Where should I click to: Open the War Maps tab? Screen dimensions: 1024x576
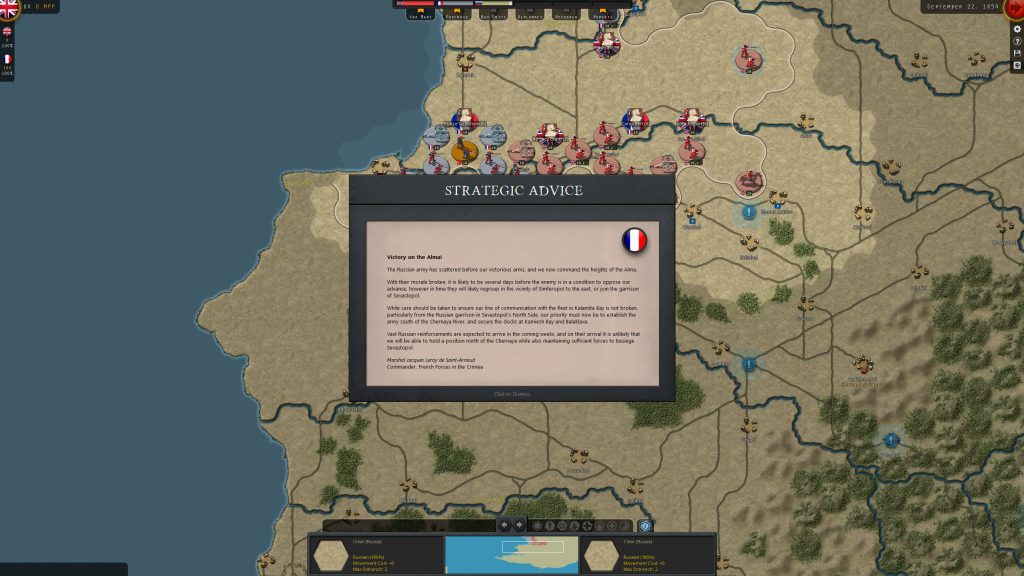point(420,15)
